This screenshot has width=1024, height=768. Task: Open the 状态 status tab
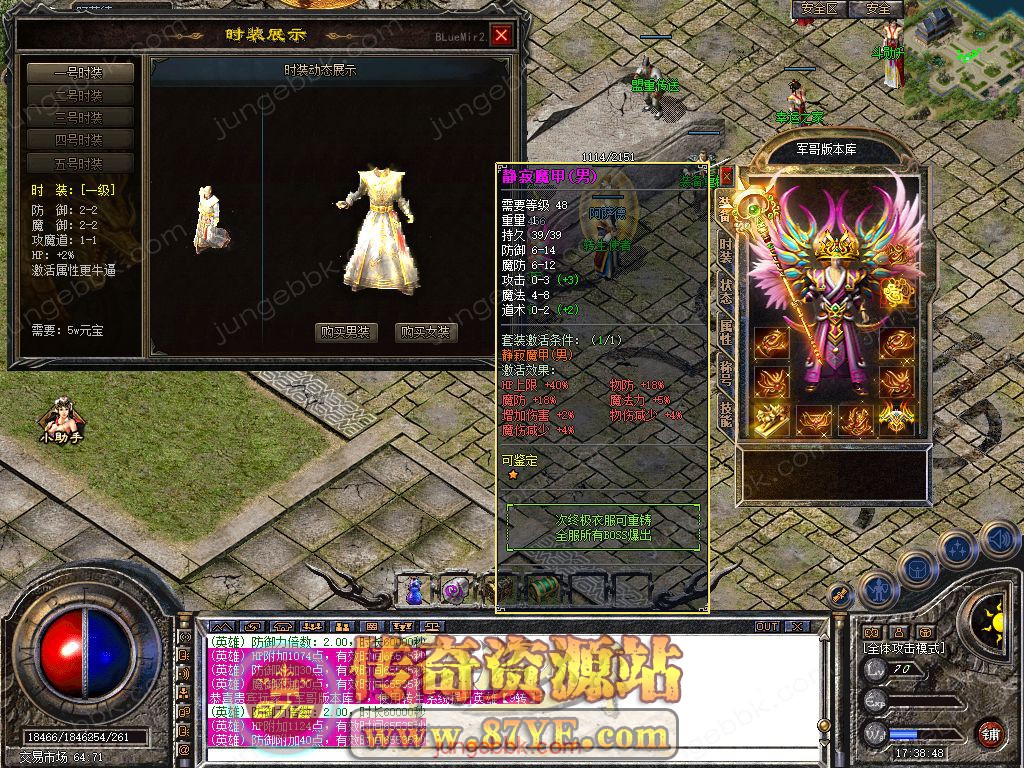[726, 291]
